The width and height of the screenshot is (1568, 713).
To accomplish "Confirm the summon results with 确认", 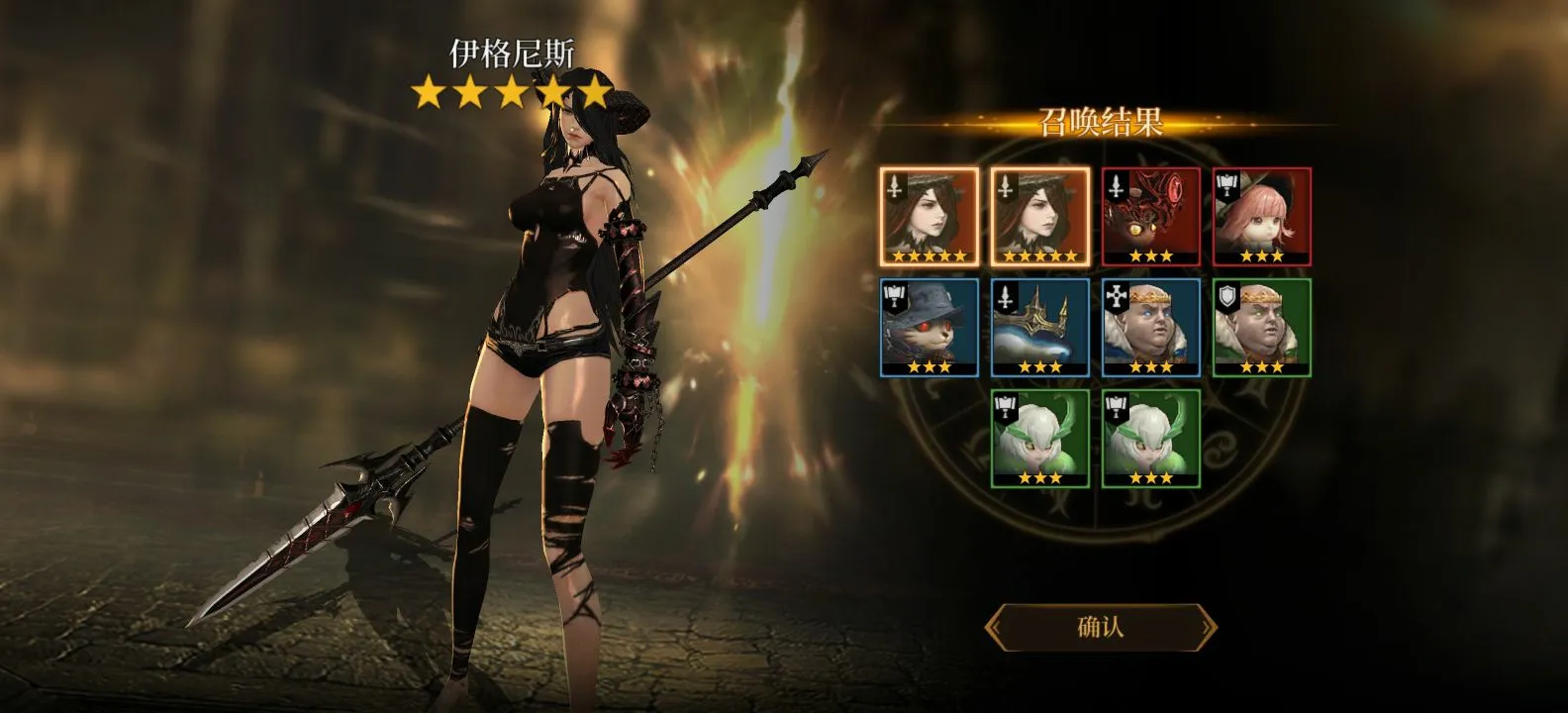I will click(1100, 627).
